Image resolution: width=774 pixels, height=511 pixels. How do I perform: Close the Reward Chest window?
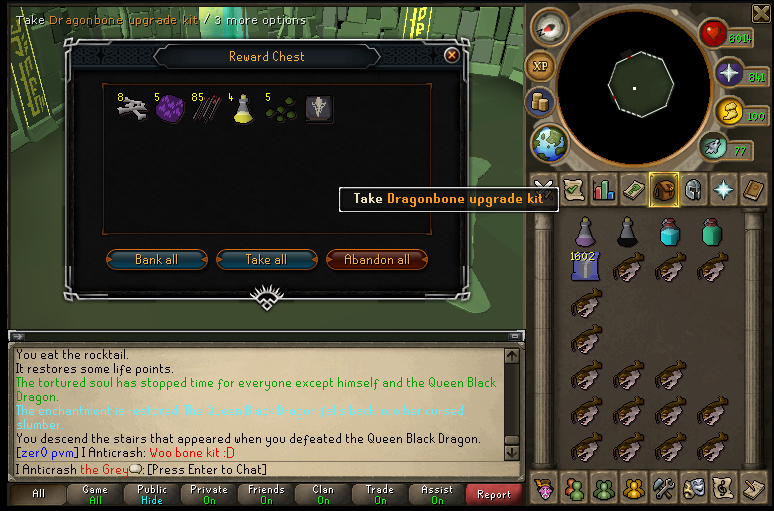point(451,56)
